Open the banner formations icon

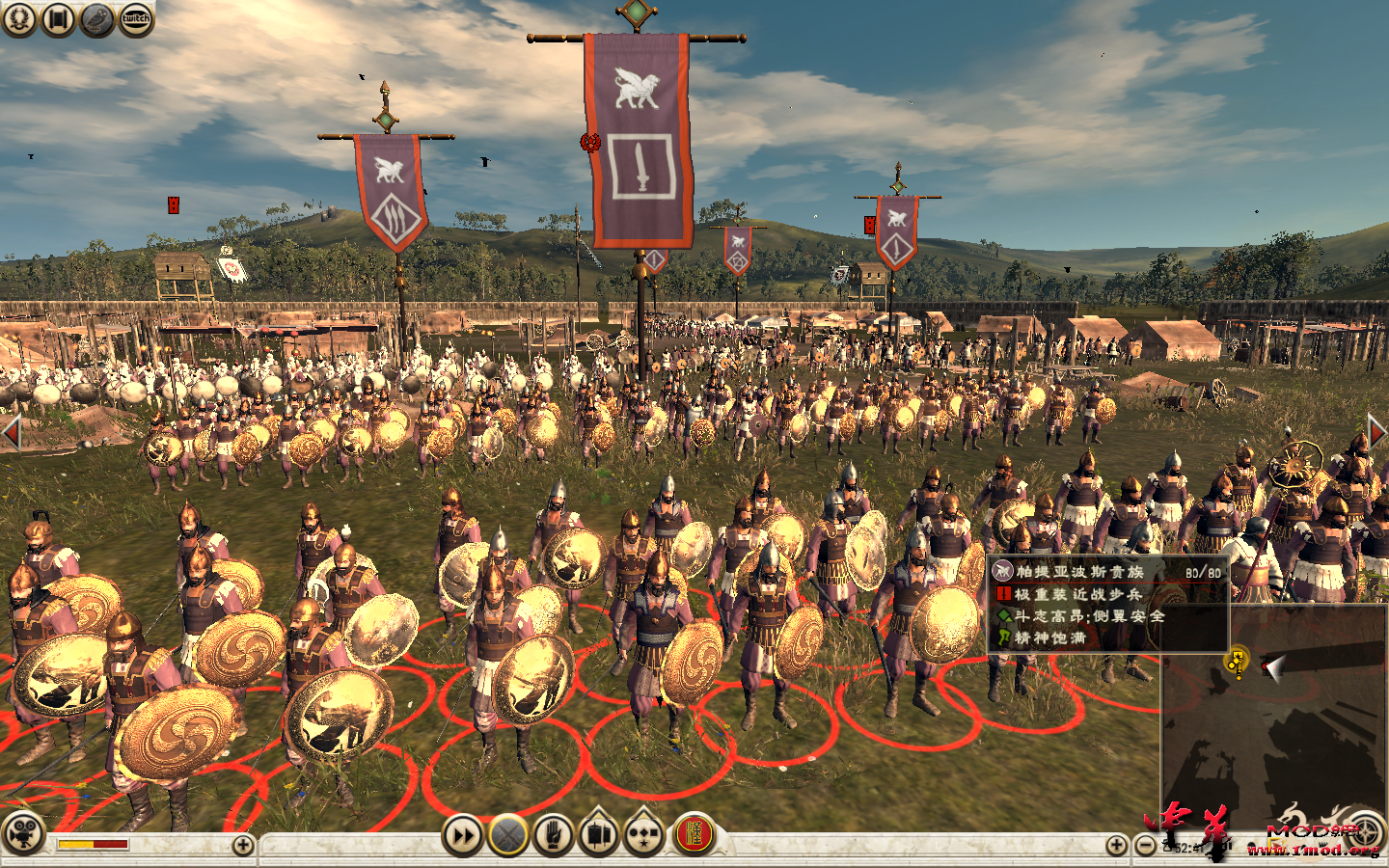pyautogui.click(x=599, y=835)
